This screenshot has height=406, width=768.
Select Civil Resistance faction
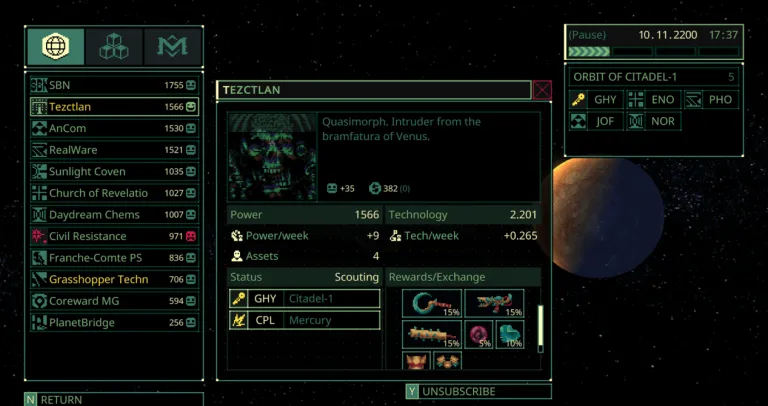[114, 236]
